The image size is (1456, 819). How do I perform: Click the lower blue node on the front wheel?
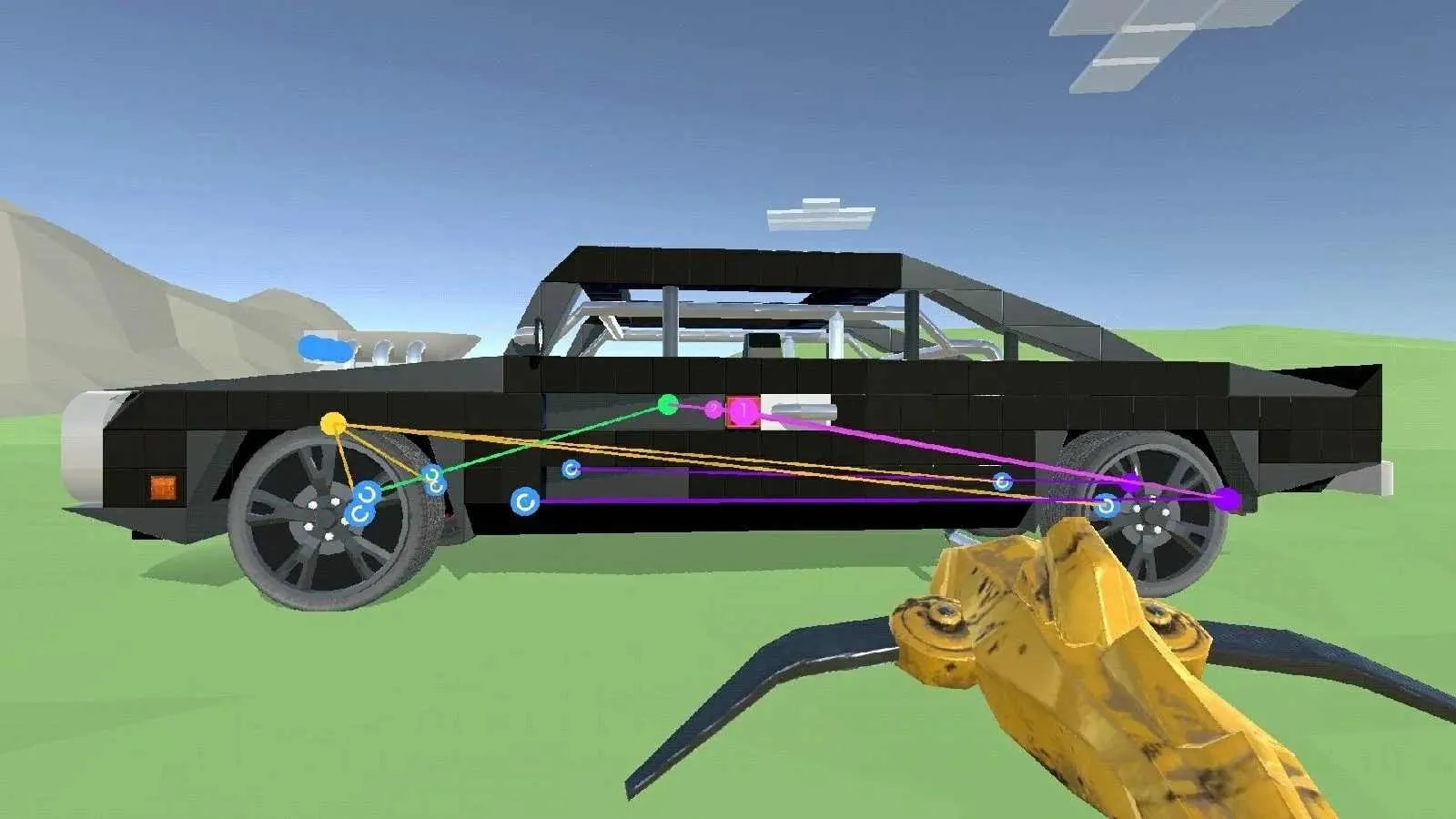[x=360, y=514]
